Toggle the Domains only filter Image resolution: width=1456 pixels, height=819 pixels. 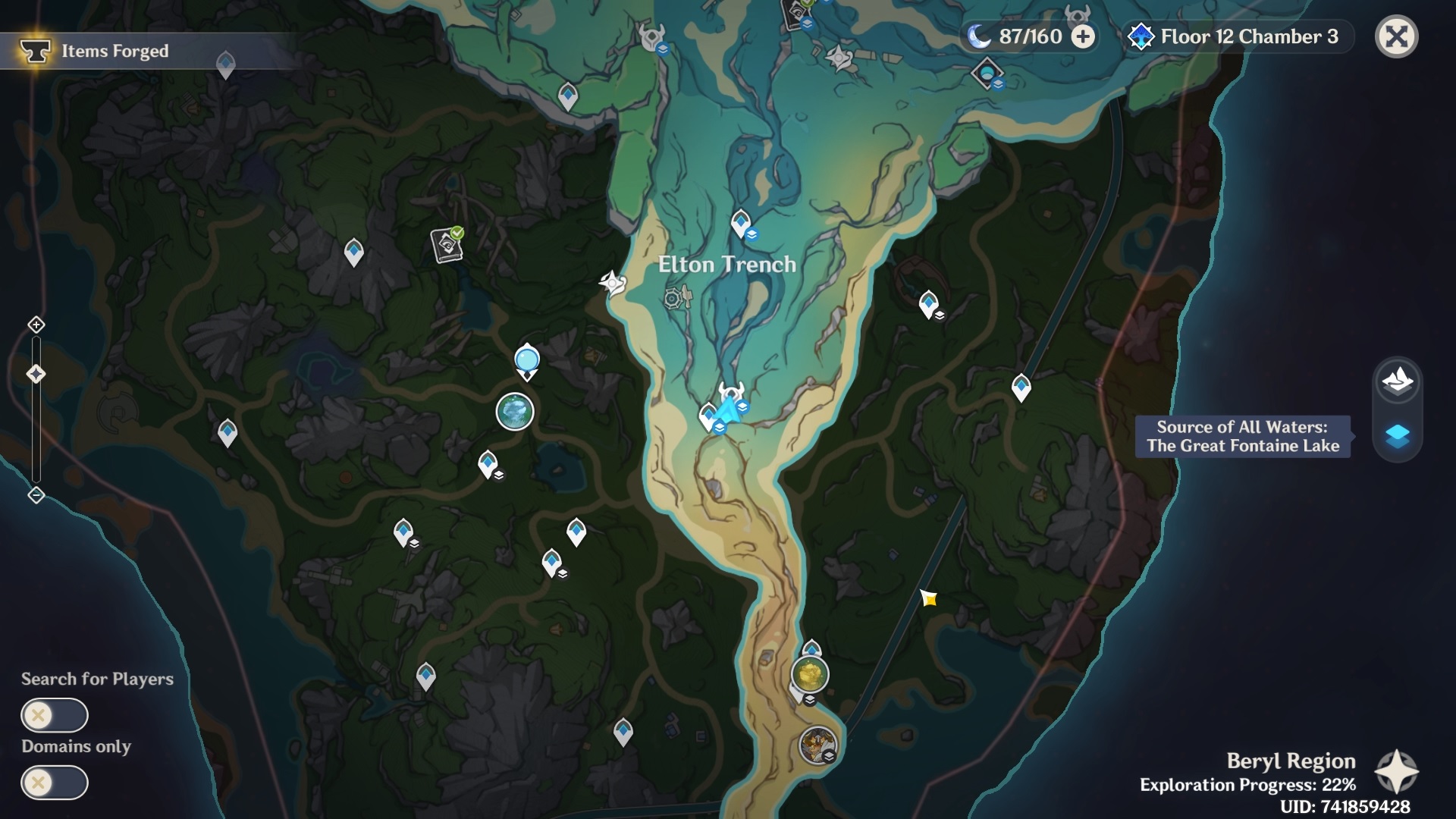pyautogui.click(x=54, y=783)
